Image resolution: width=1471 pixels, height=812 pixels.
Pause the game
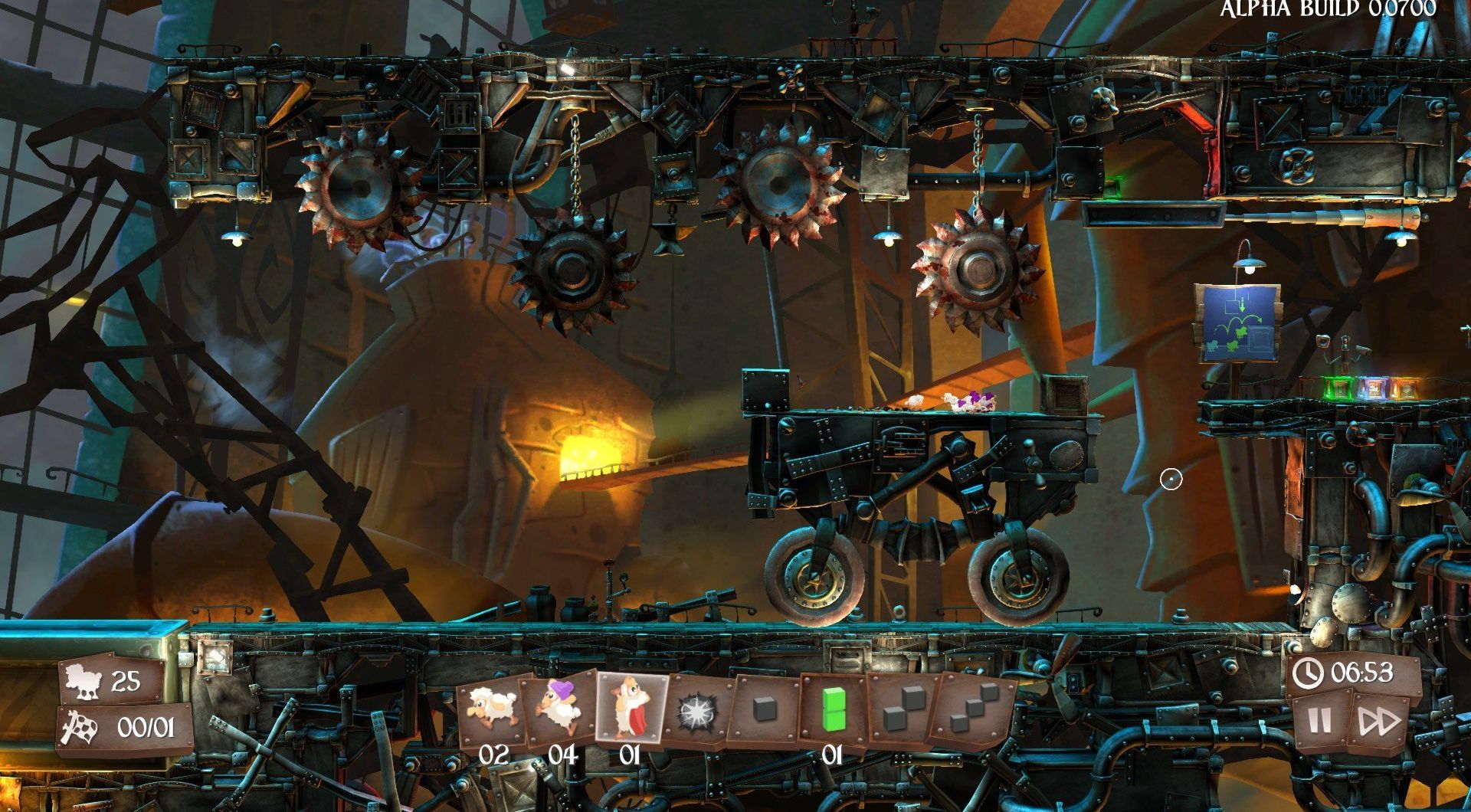1319,721
